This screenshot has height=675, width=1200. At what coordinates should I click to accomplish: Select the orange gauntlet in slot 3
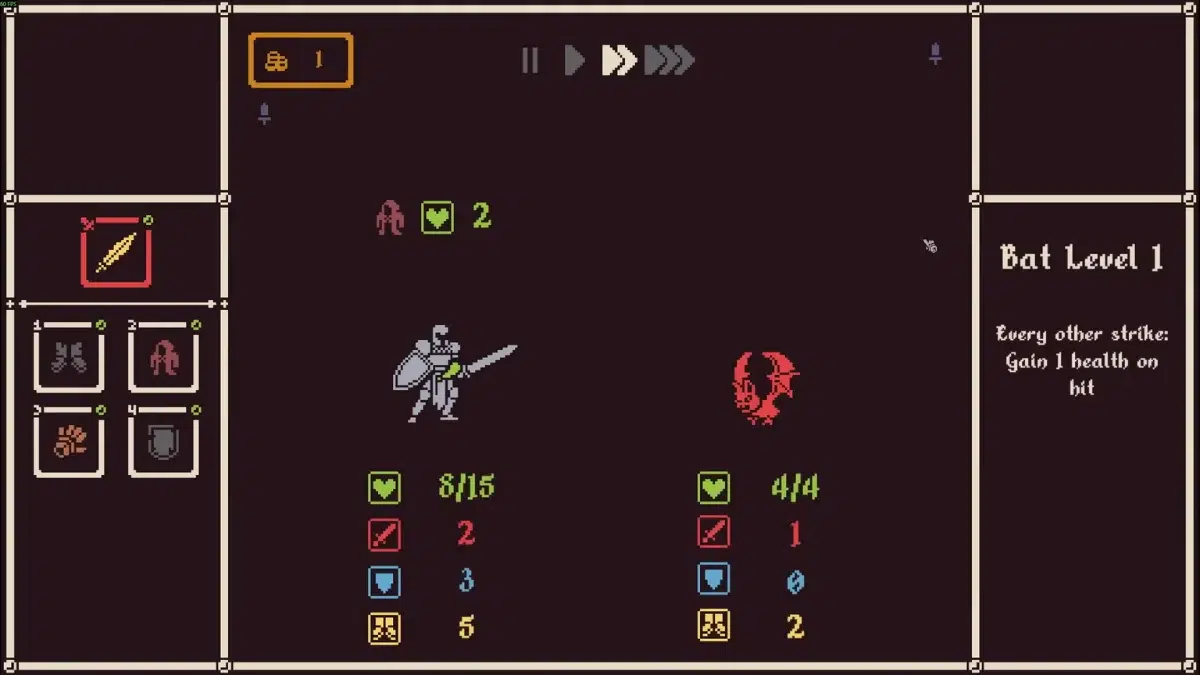69,442
